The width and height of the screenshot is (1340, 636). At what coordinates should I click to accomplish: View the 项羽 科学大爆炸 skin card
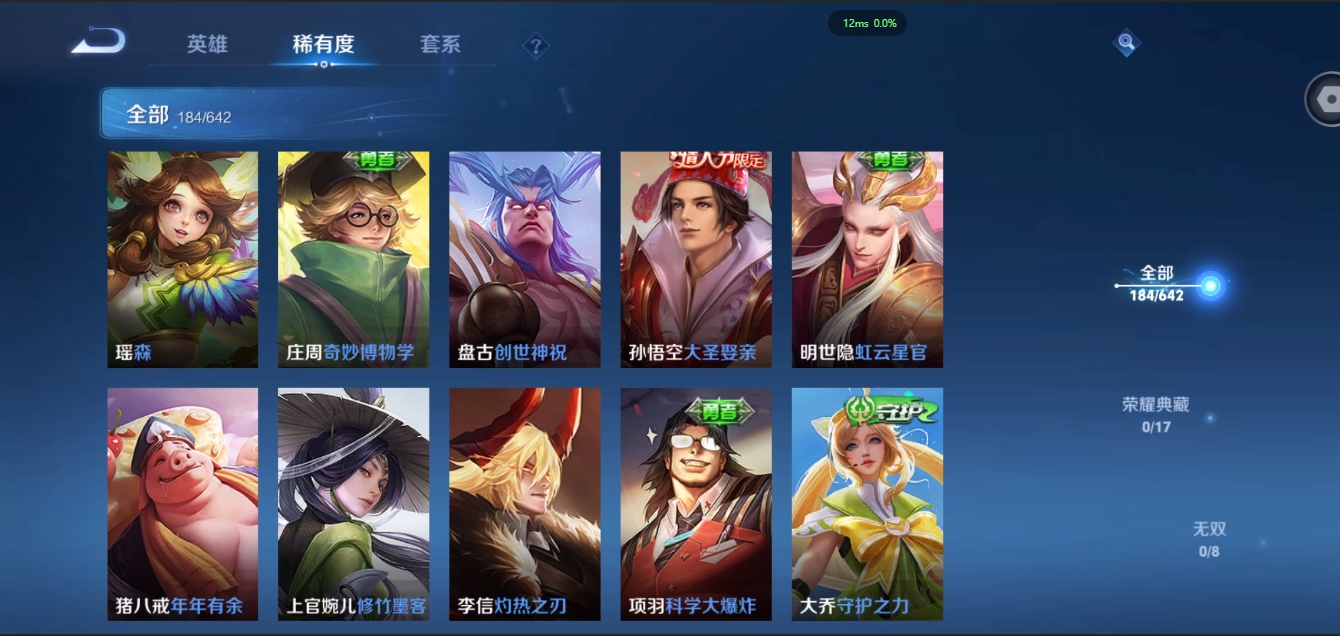pyautogui.click(x=696, y=504)
